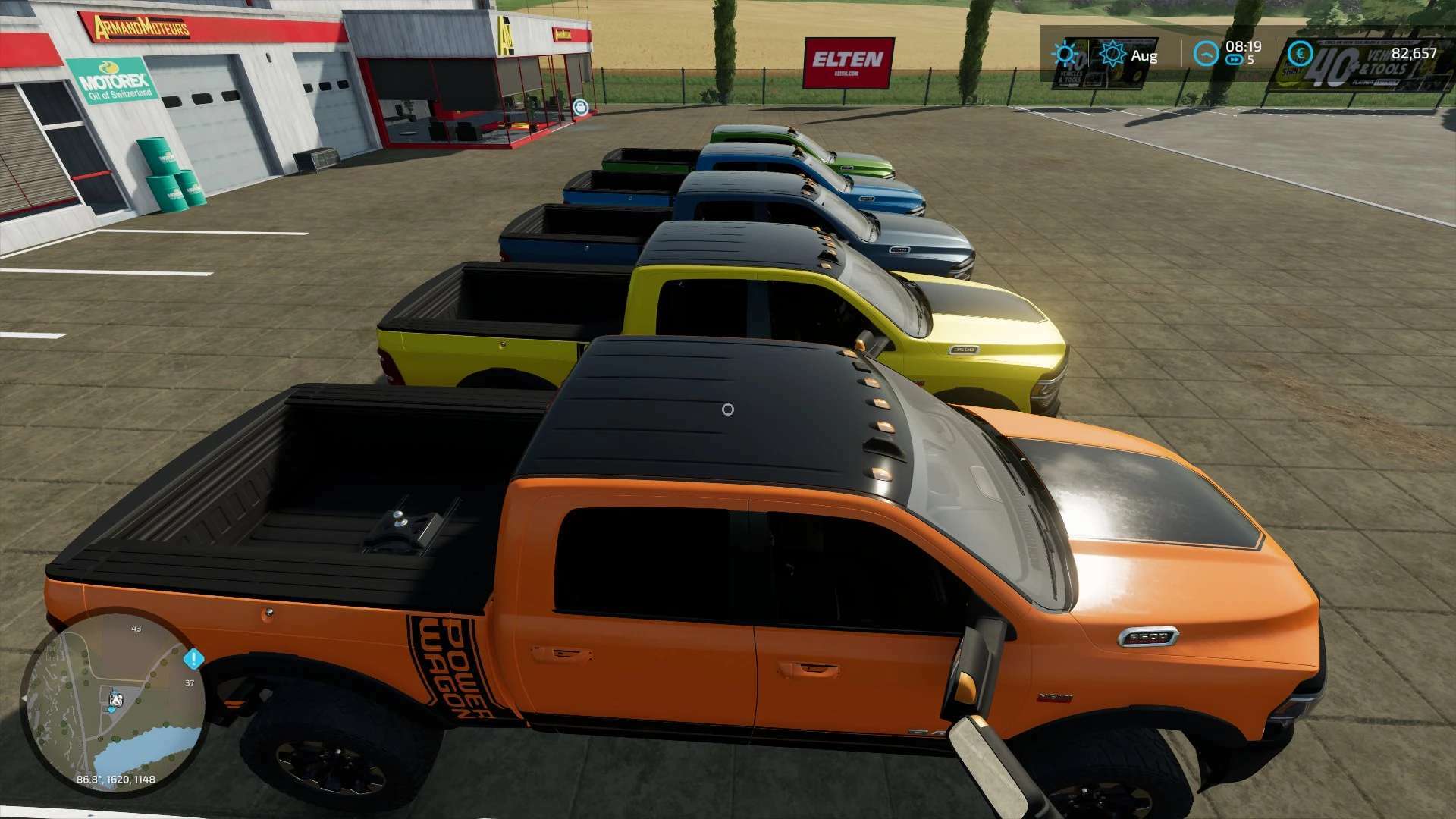Screen dimensions: 1456x819
Task: Open the circular minimap
Action: 114,701
